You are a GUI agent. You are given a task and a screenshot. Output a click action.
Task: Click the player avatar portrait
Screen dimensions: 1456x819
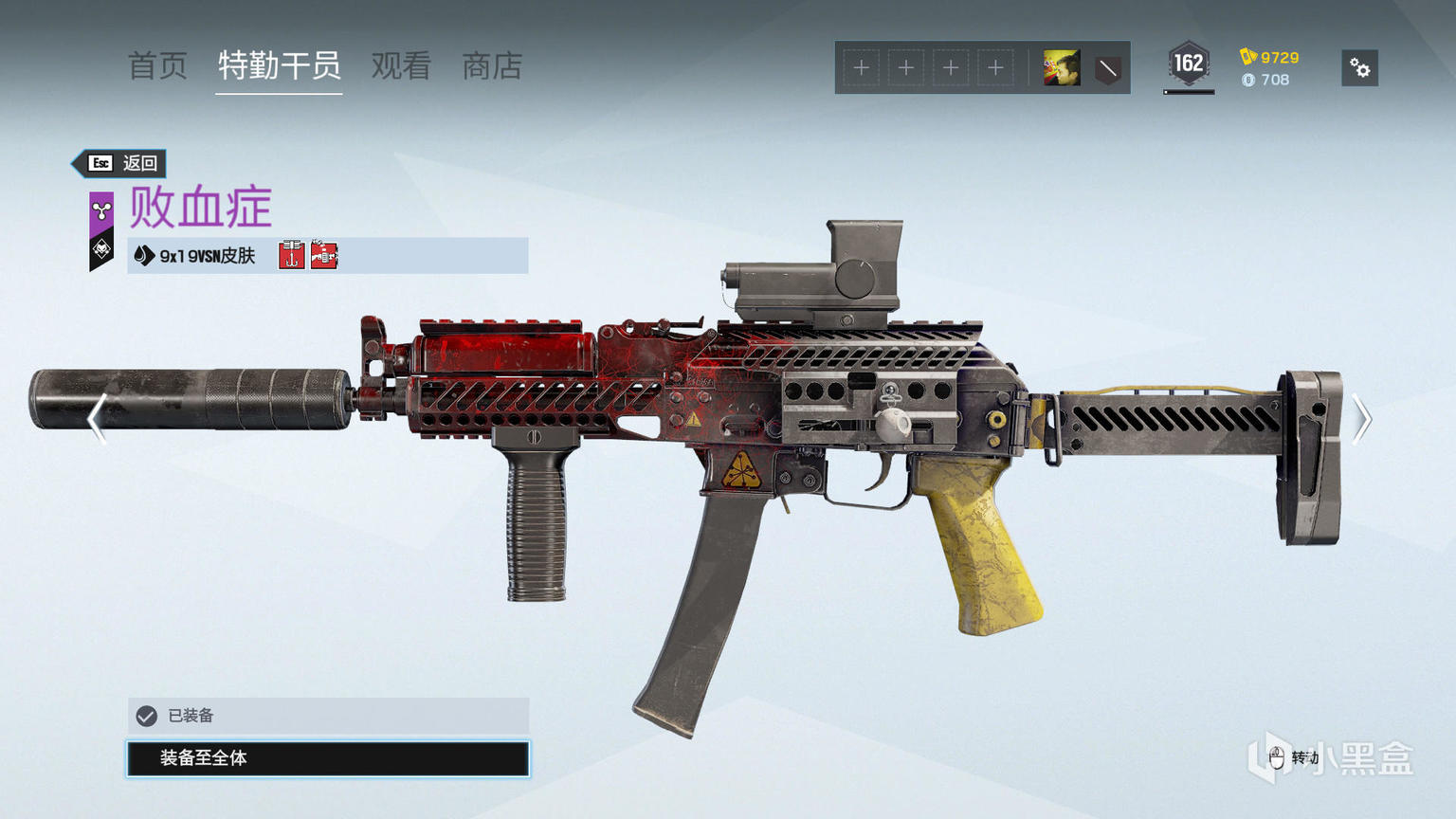(1062, 68)
